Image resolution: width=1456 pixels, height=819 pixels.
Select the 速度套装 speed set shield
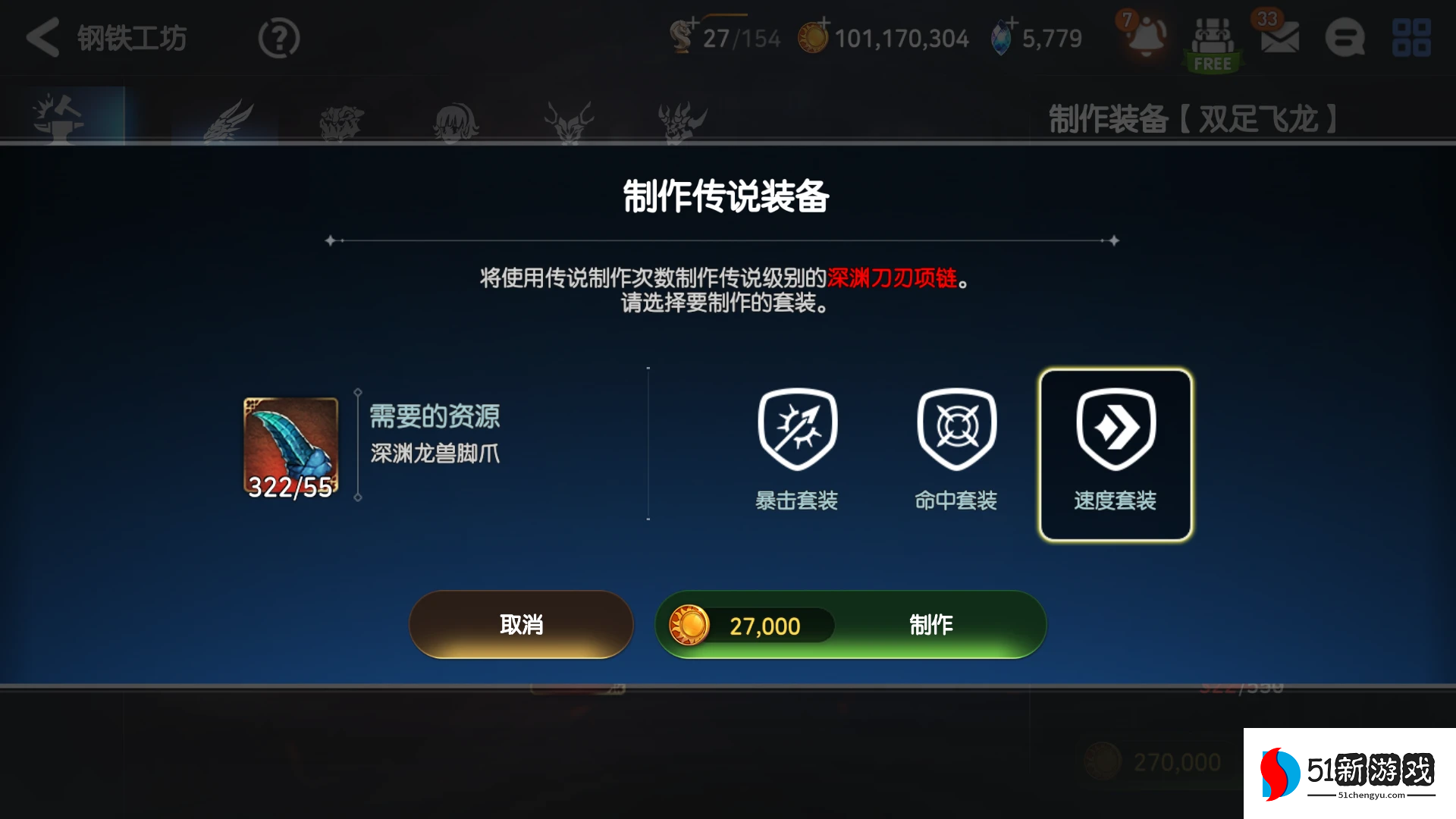pos(1113,430)
